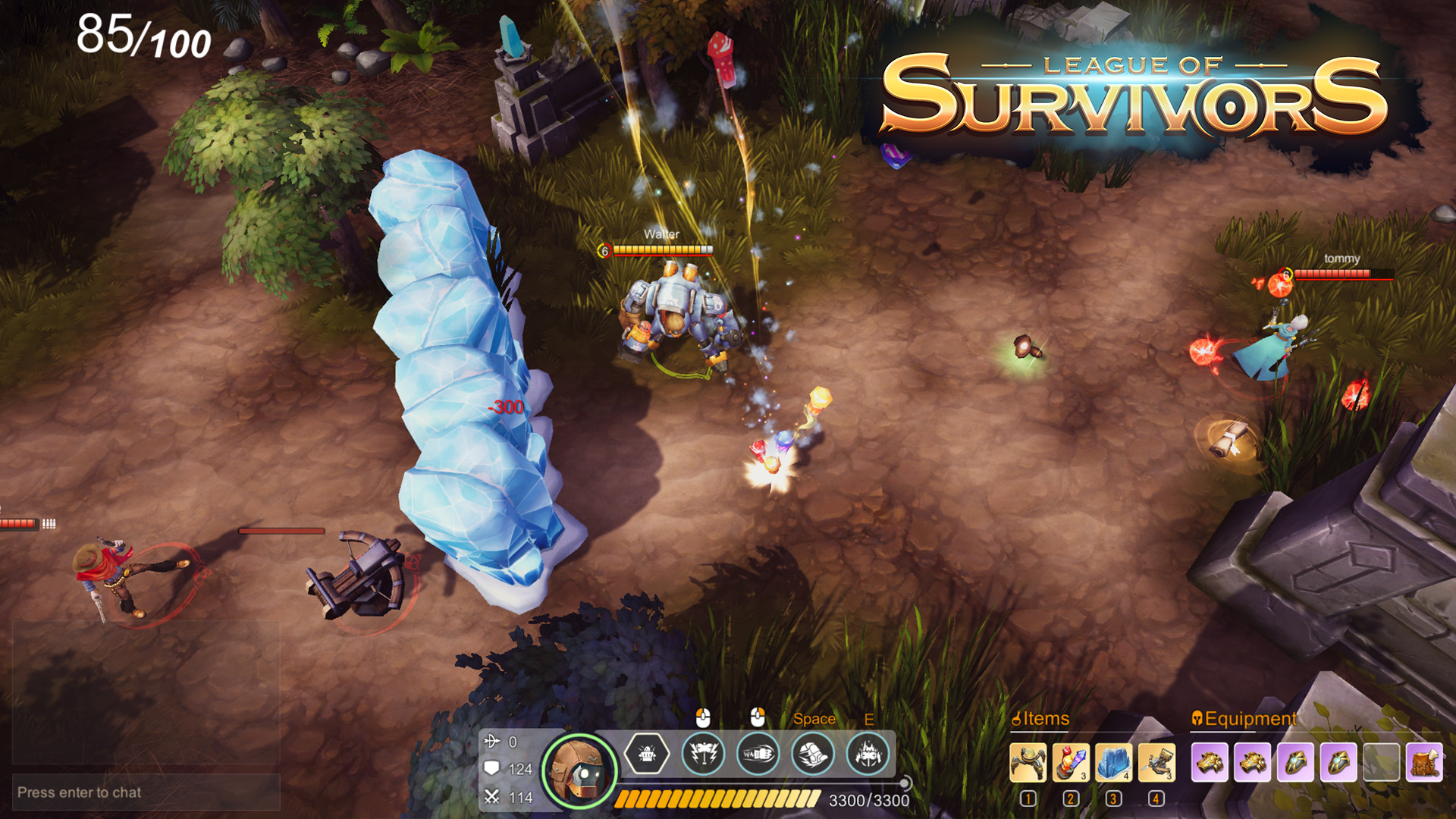The width and height of the screenshot is (1456, 819).
Task: Click the hexagonal robot passive ability icon
Action: pyautogui.click(x=647, y=754)
